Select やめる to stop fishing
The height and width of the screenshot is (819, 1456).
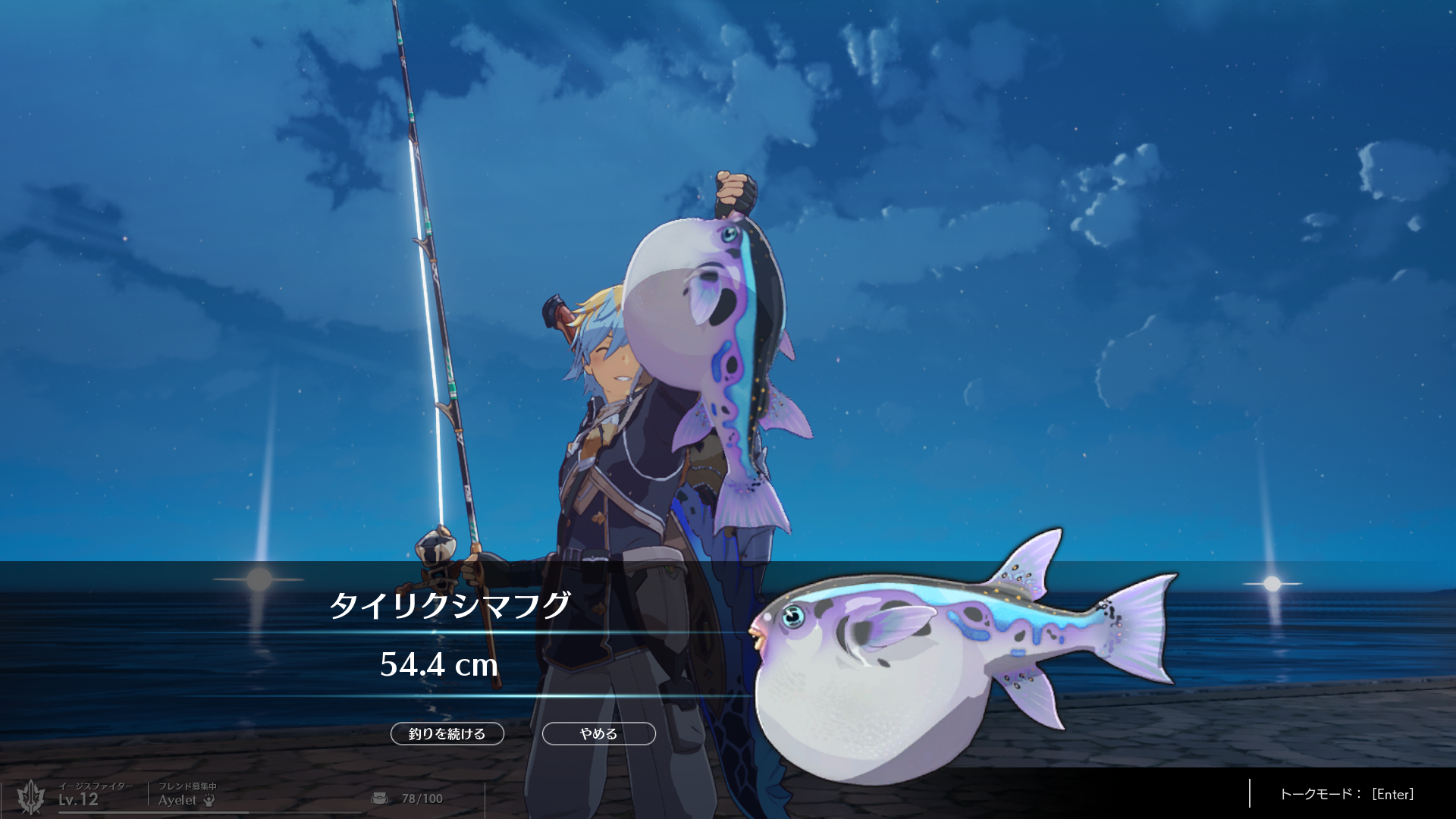[598, 733]
